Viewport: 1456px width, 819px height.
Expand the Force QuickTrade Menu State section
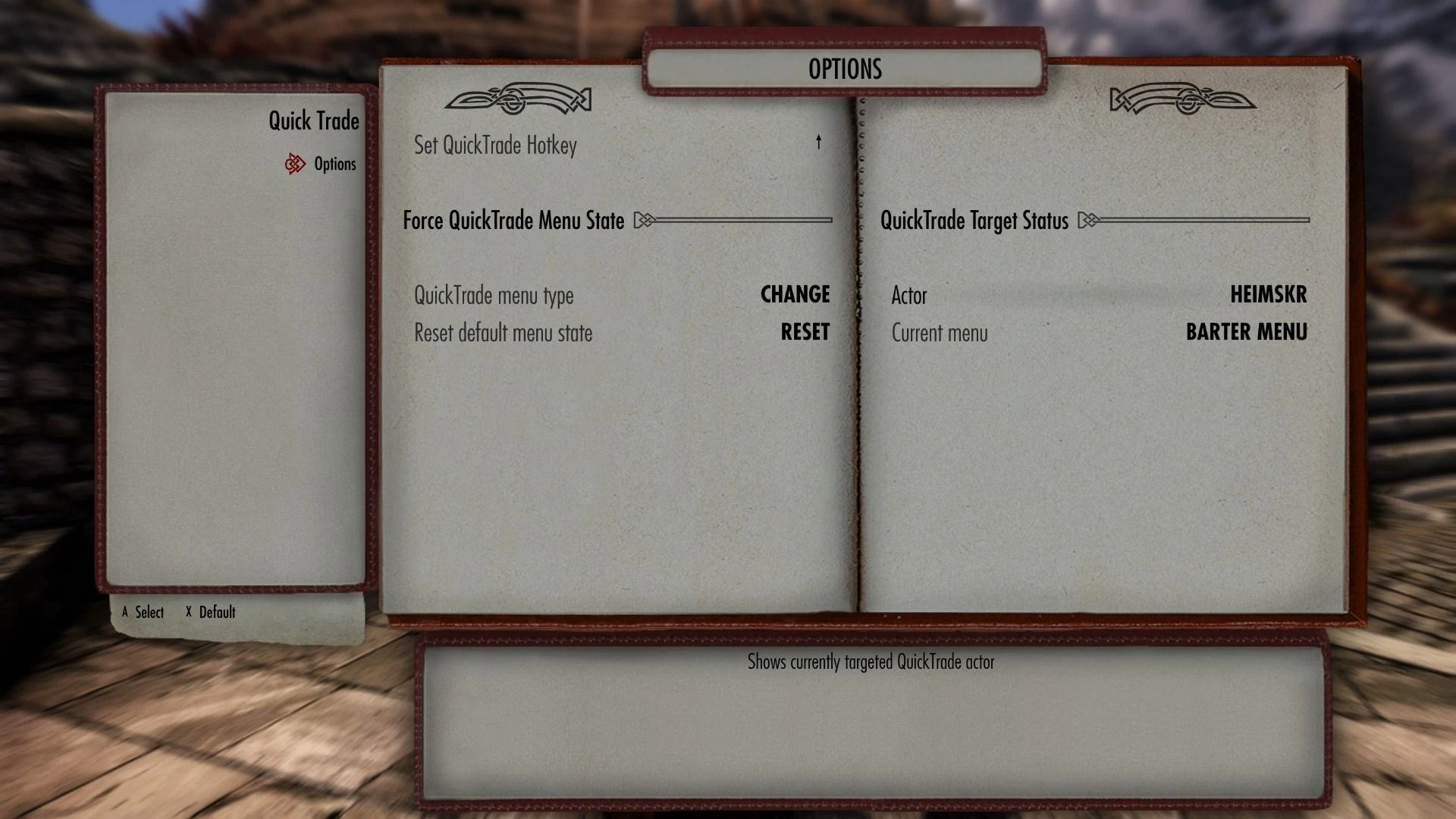click(x=518, y=221)
